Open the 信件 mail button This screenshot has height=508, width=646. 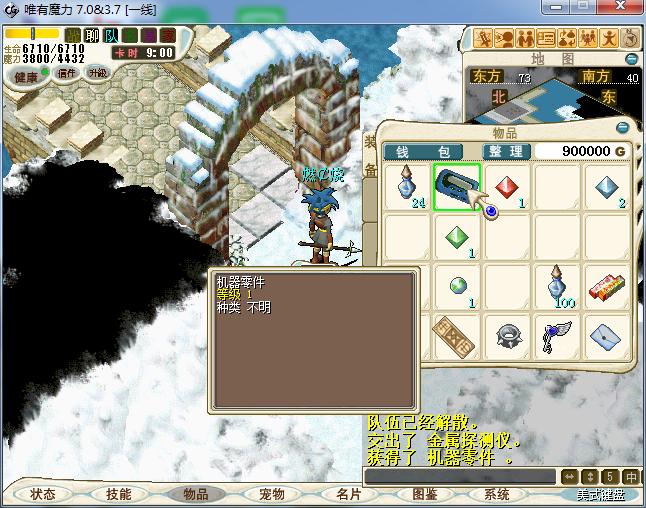(x=67, y=73)
